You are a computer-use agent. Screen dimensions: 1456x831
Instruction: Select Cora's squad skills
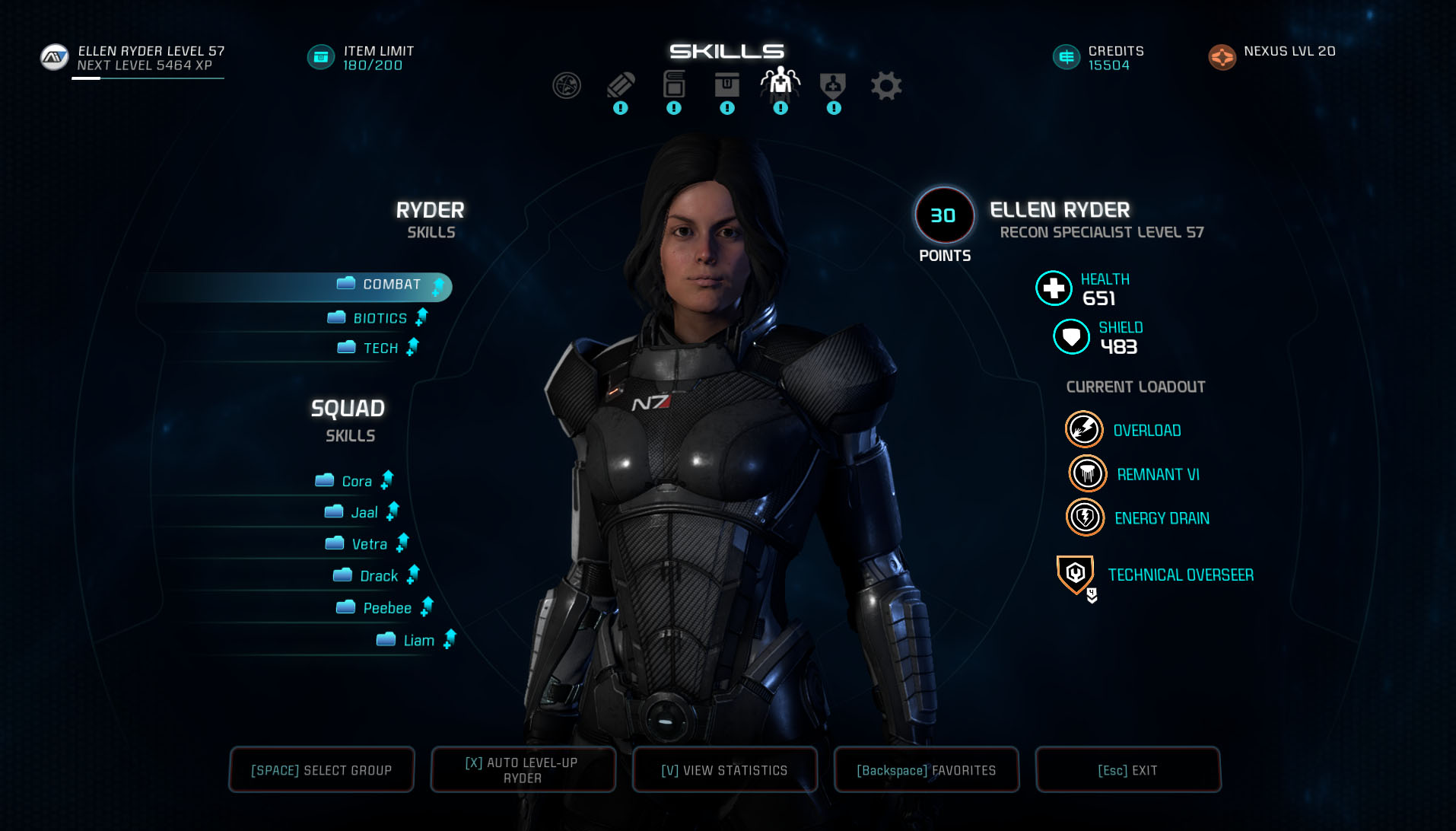356,481
